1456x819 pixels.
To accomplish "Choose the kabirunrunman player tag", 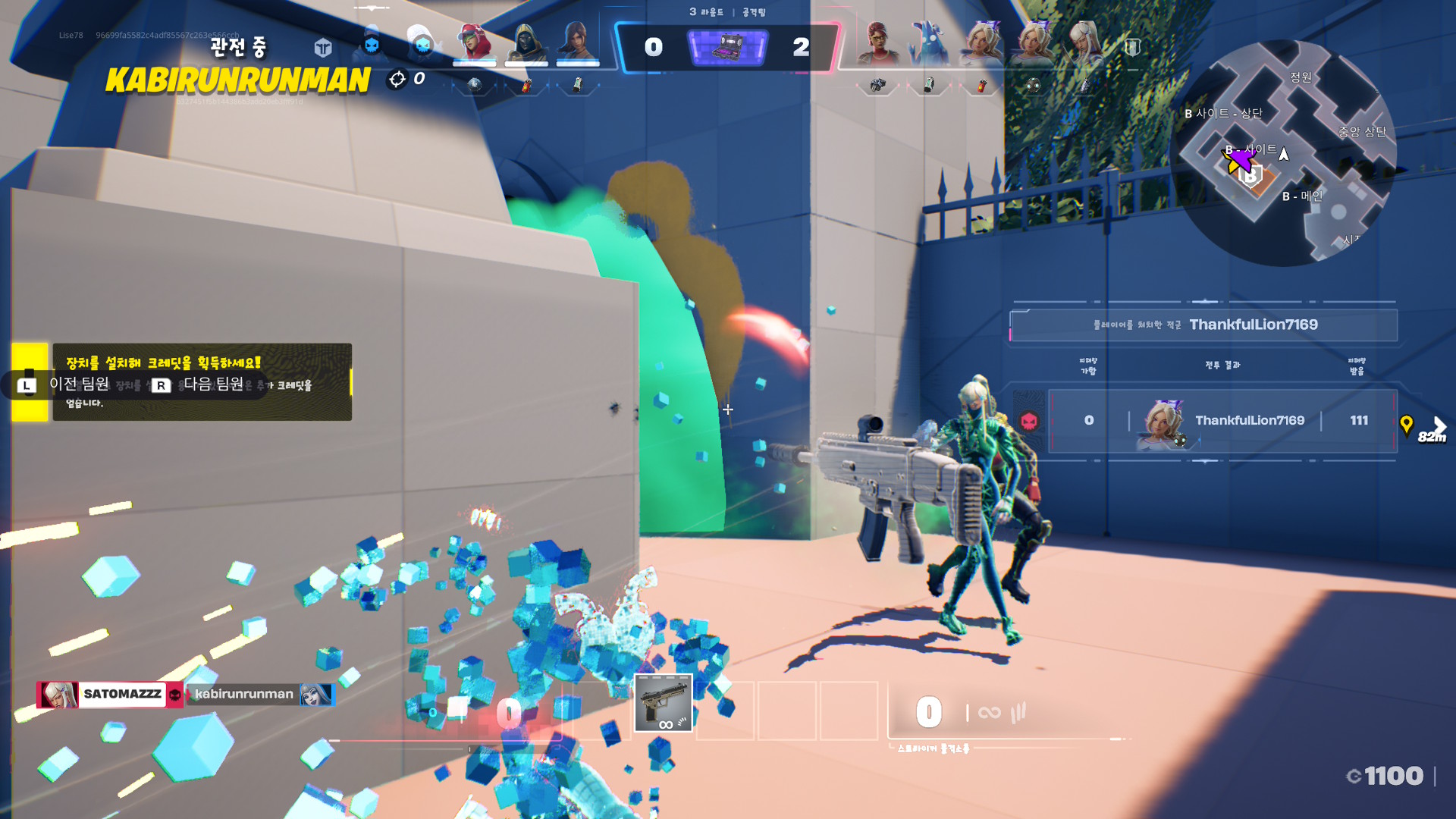I will pyautogui.click(x=244, y=694).
